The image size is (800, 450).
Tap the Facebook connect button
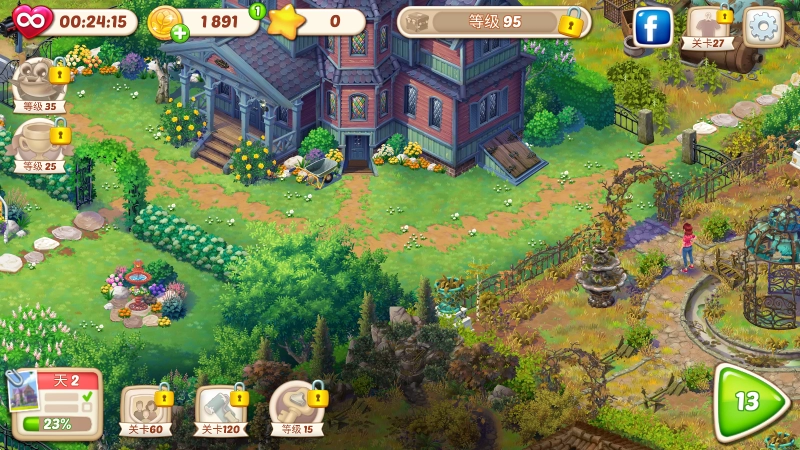pos(653,27)
